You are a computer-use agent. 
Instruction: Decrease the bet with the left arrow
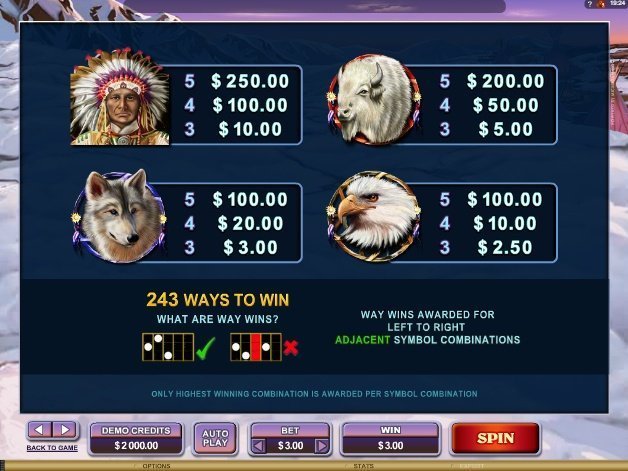pyautogui.click(x=258, y=445)
